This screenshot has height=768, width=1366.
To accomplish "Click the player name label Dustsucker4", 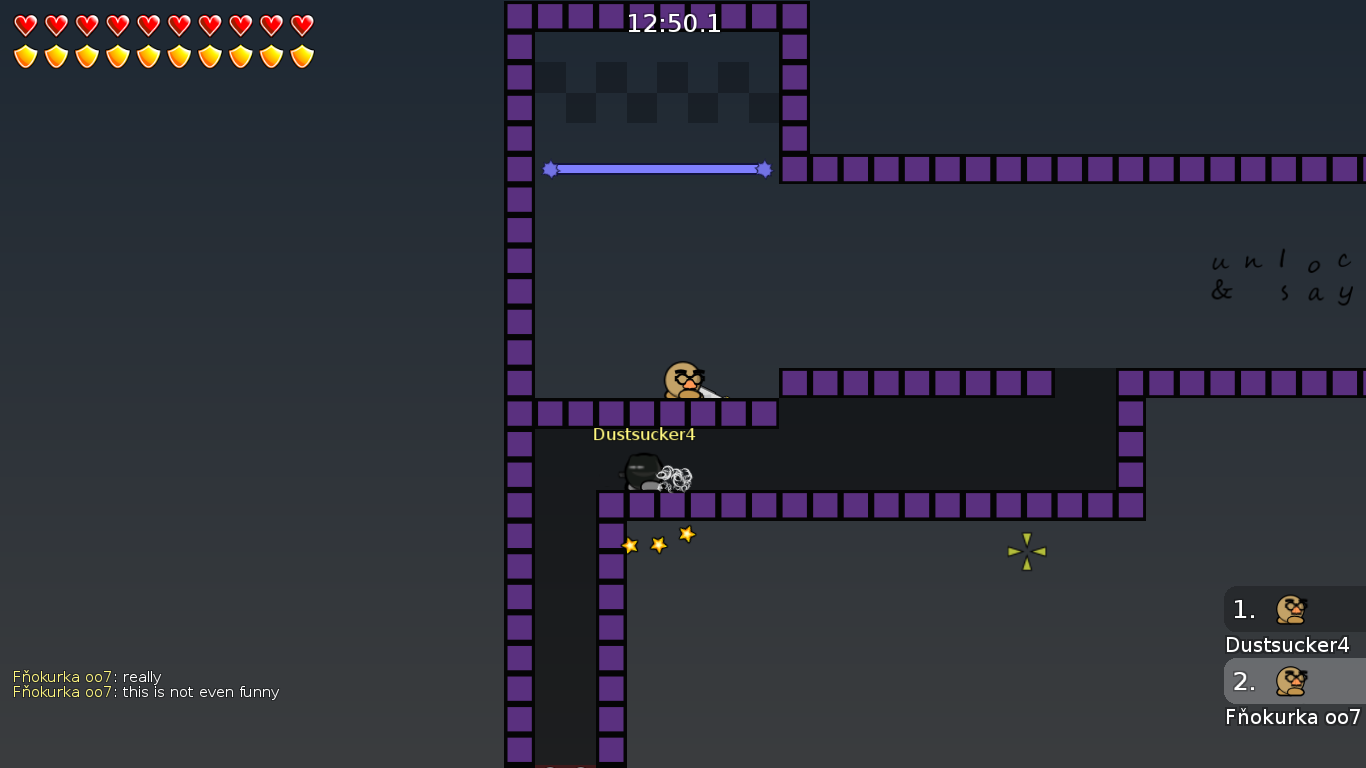I will 644,434.
